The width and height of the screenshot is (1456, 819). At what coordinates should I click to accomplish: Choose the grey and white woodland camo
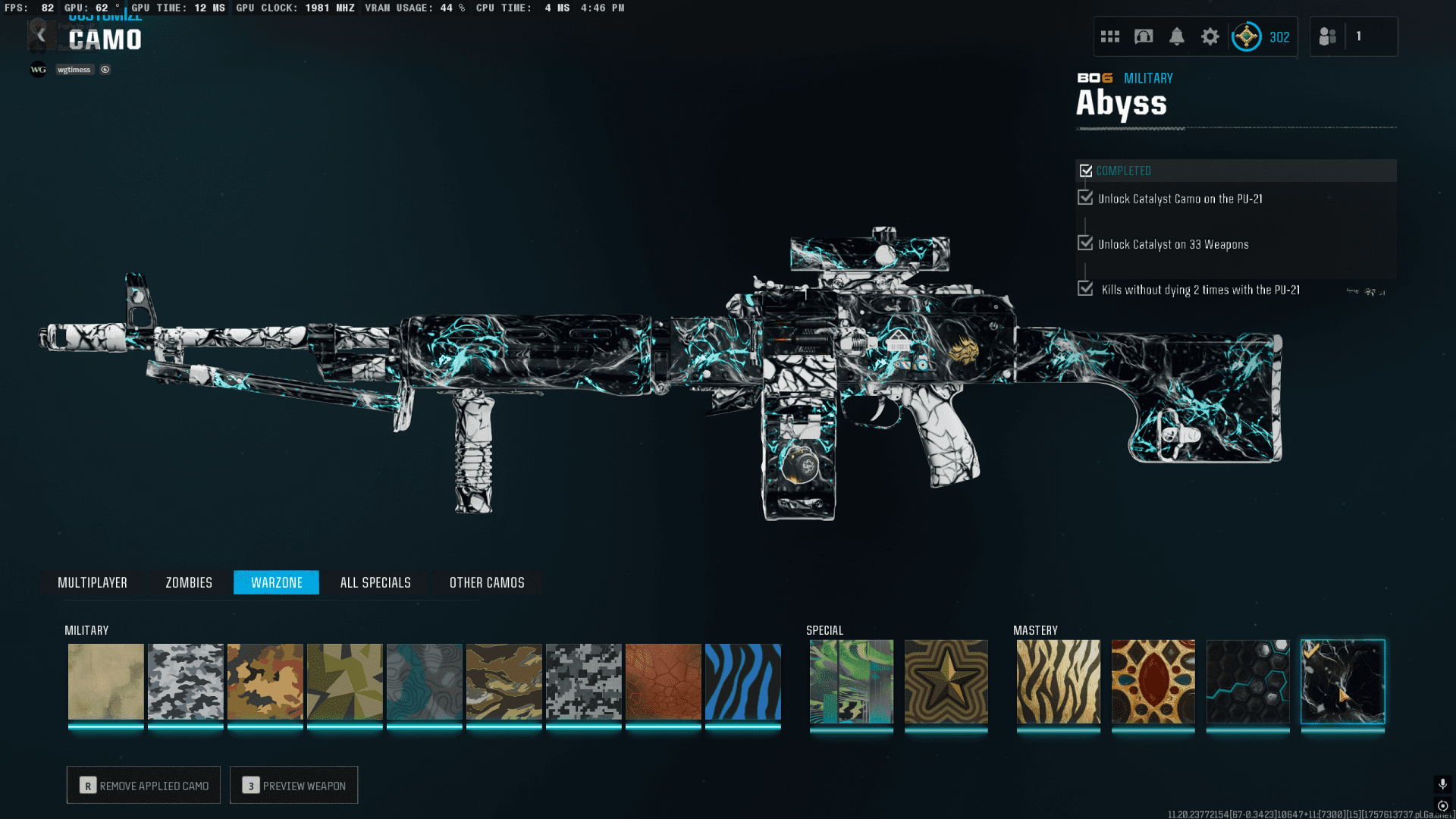point(186,682)
